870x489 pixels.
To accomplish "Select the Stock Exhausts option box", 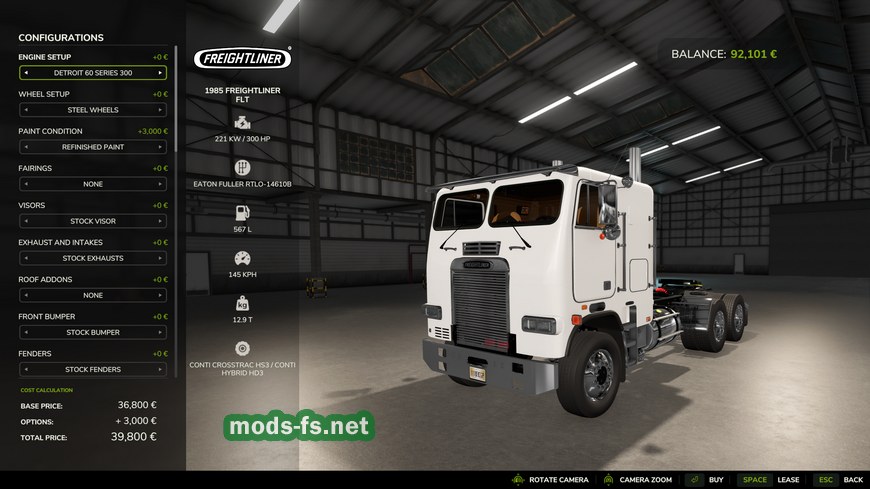I will (x=93, y=258).
